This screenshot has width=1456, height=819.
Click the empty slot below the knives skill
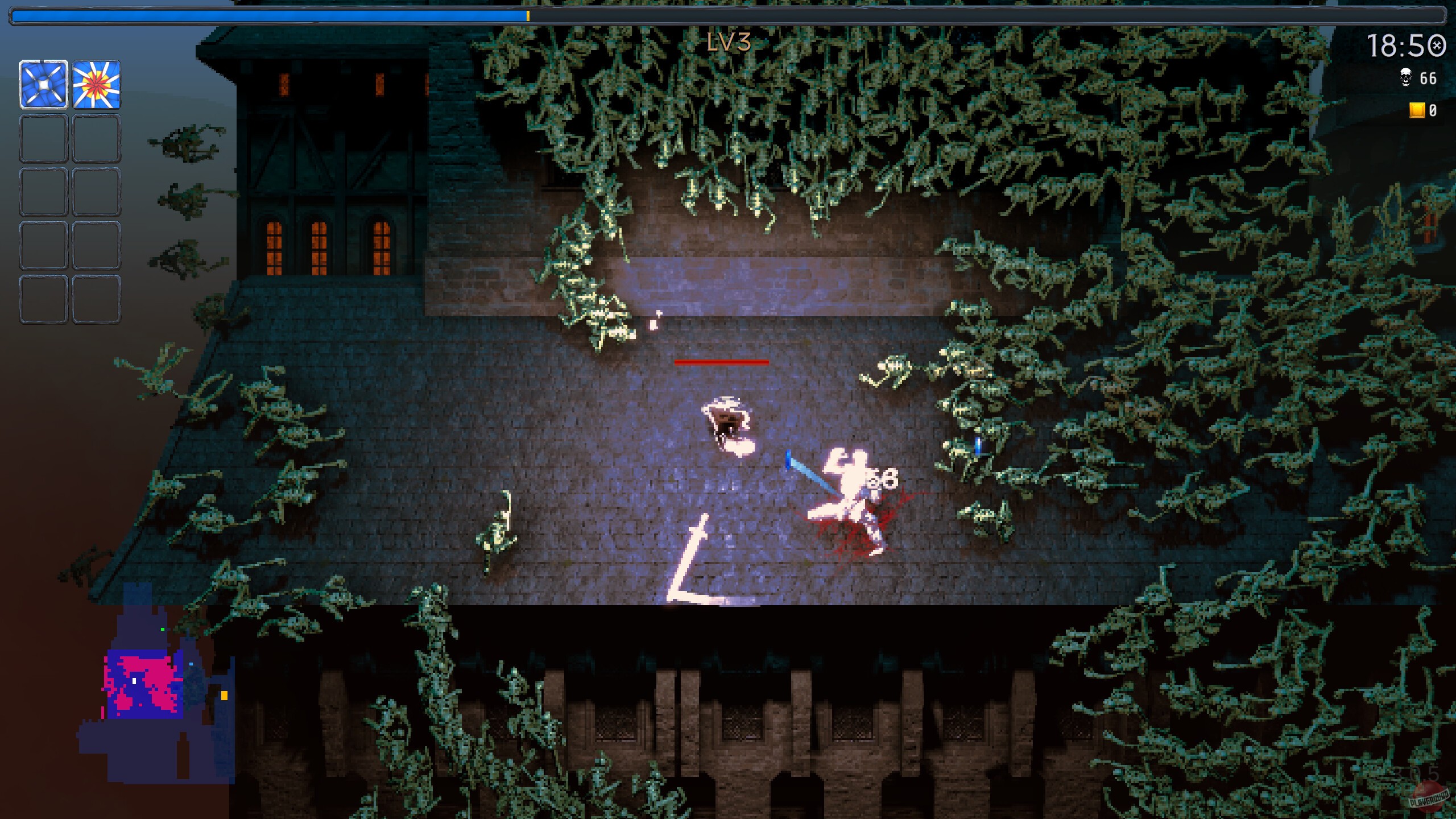(x=43, y=138)
